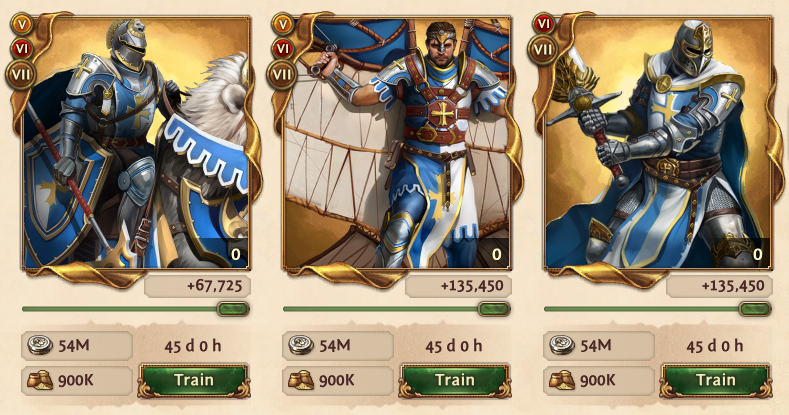This screenshot has width=789, height=415.
Task: Train the mounted cavalry knight unit
Action: click(193, 380)
